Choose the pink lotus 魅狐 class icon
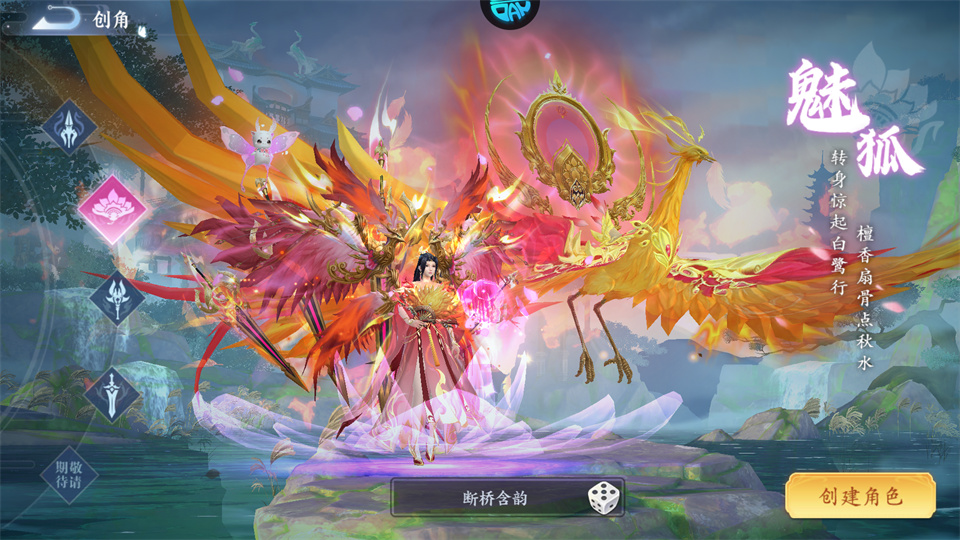Image resolution: width=960 pixels, height=540 pixels. click(x=112, y=210)
